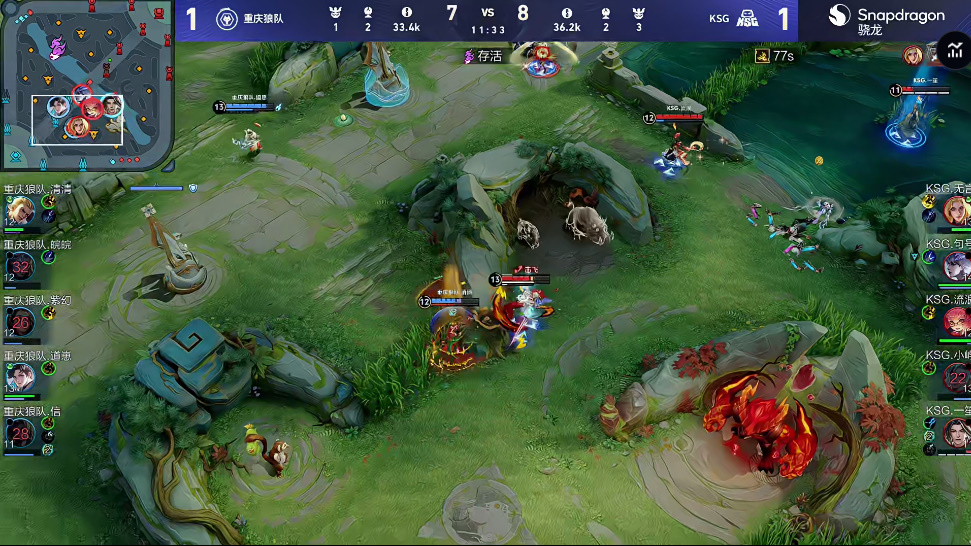Select player 重庆狼队.皖皖 portrait
This screenshot has width=971, height=546.
tap(20, 266)
